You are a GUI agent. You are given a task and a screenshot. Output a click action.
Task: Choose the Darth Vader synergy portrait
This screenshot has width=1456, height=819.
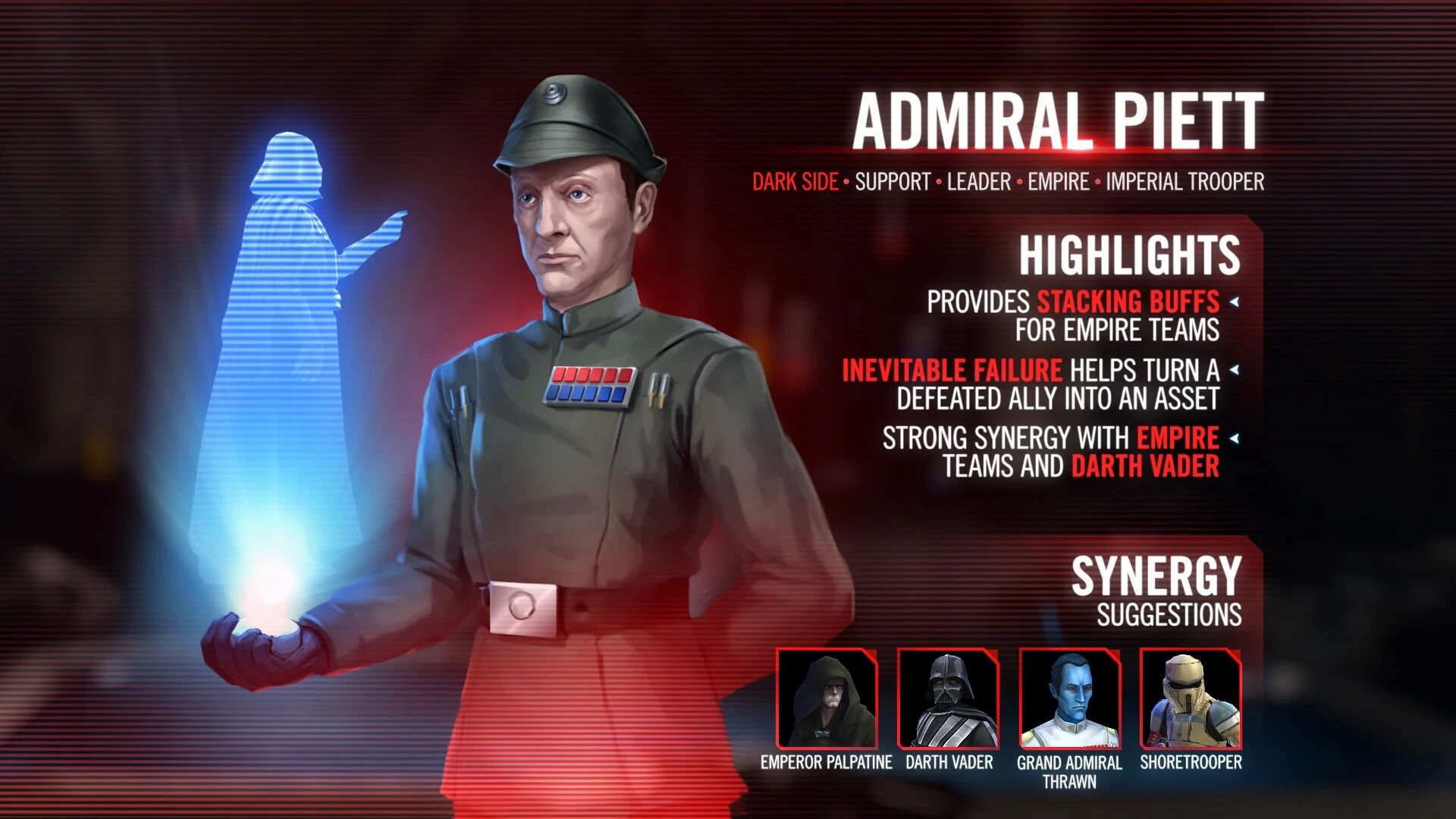(948, 698)
